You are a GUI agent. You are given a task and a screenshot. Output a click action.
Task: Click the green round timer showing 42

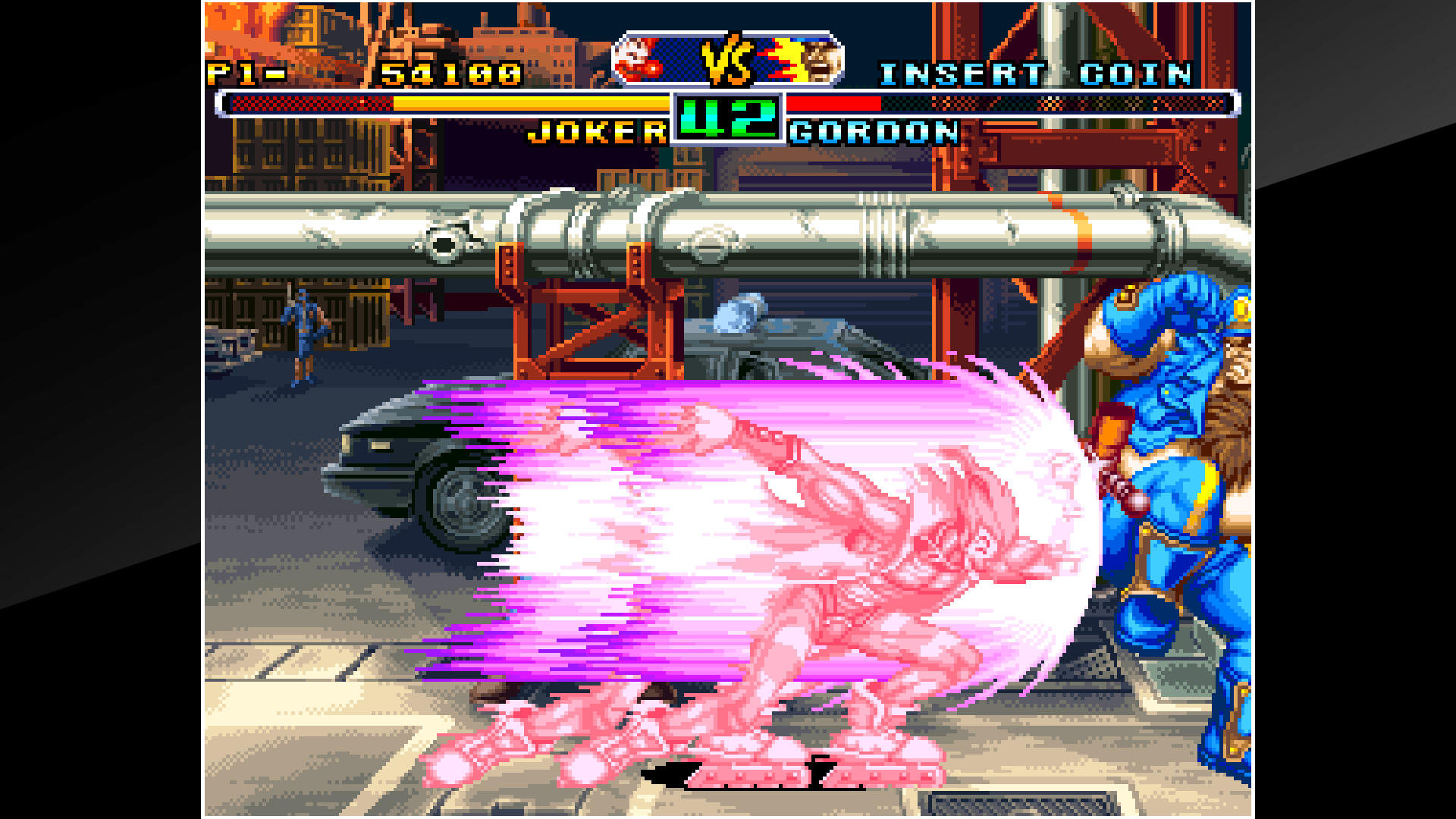tap(728, 118)
